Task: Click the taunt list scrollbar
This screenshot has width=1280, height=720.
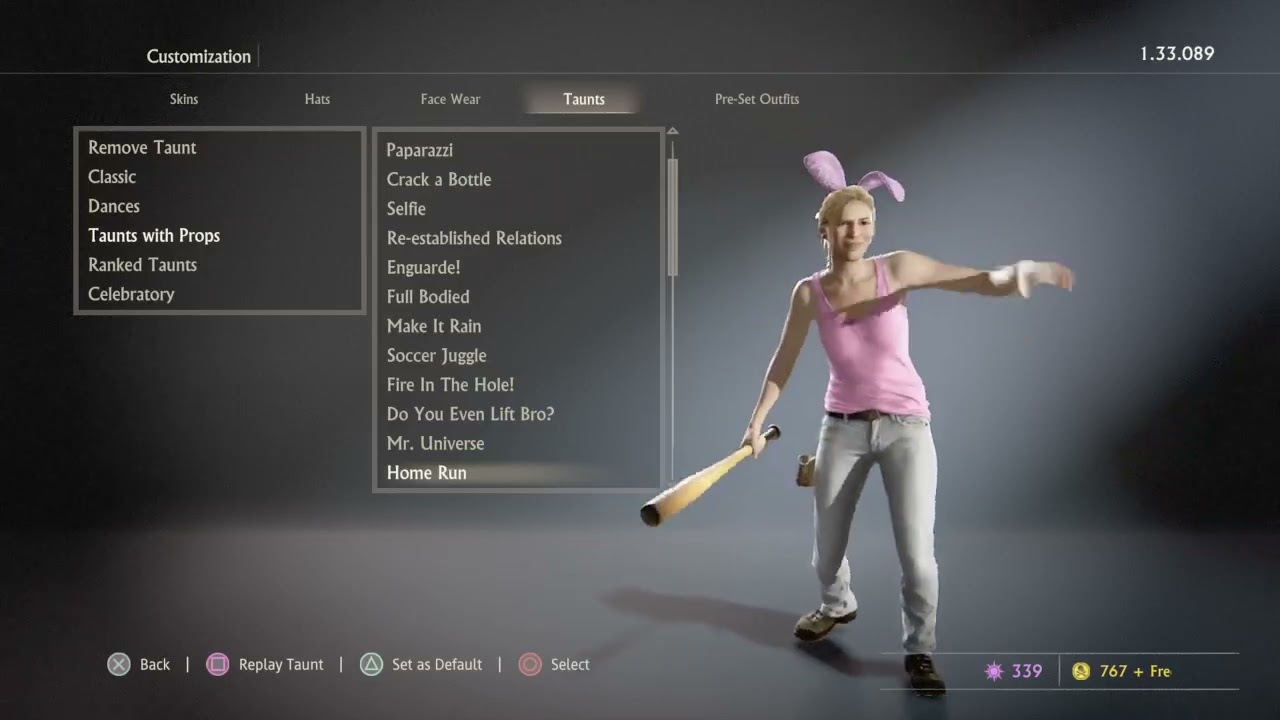Action: pos(673,215)
